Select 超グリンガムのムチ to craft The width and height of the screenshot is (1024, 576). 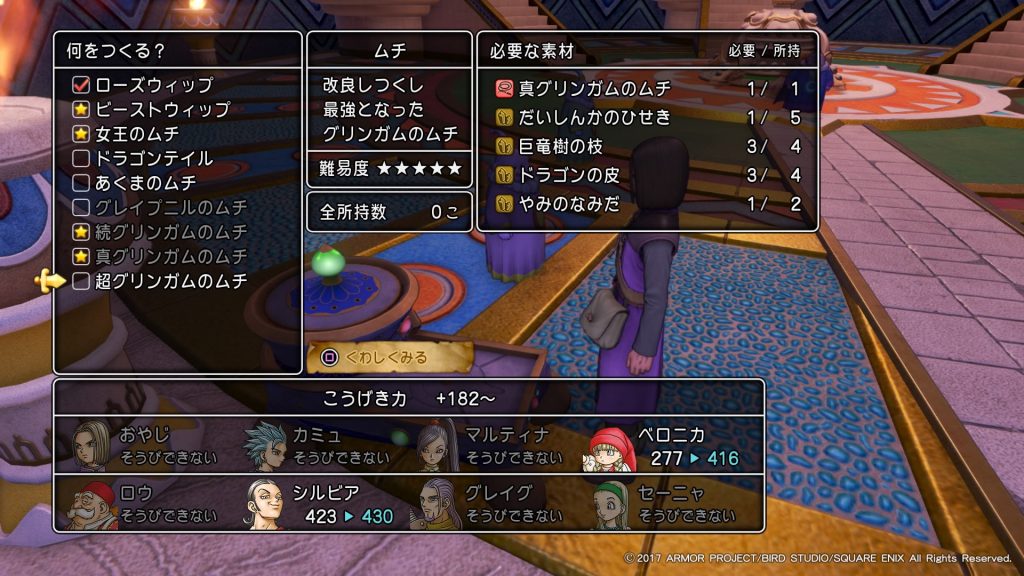coord(170,281)
